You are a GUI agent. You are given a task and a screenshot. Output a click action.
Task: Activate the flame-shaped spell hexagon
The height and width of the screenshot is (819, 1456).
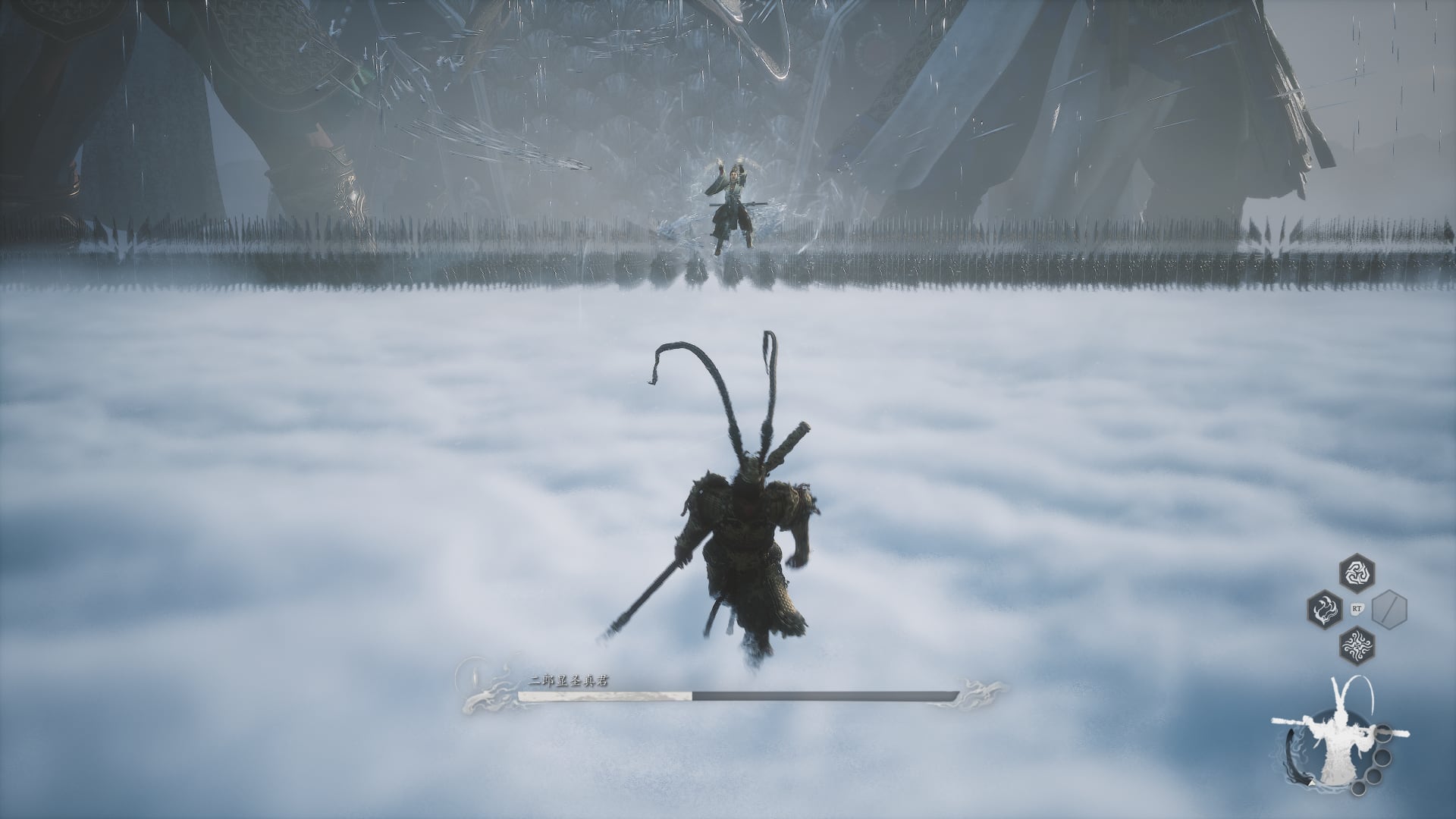tap(1325, 608)
